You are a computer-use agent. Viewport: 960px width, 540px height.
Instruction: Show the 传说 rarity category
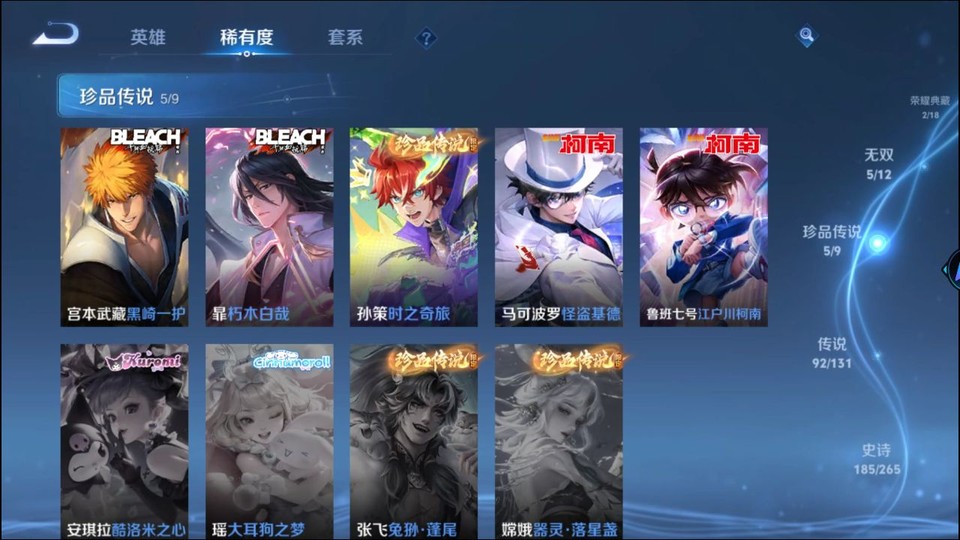(x=832, y=352)
